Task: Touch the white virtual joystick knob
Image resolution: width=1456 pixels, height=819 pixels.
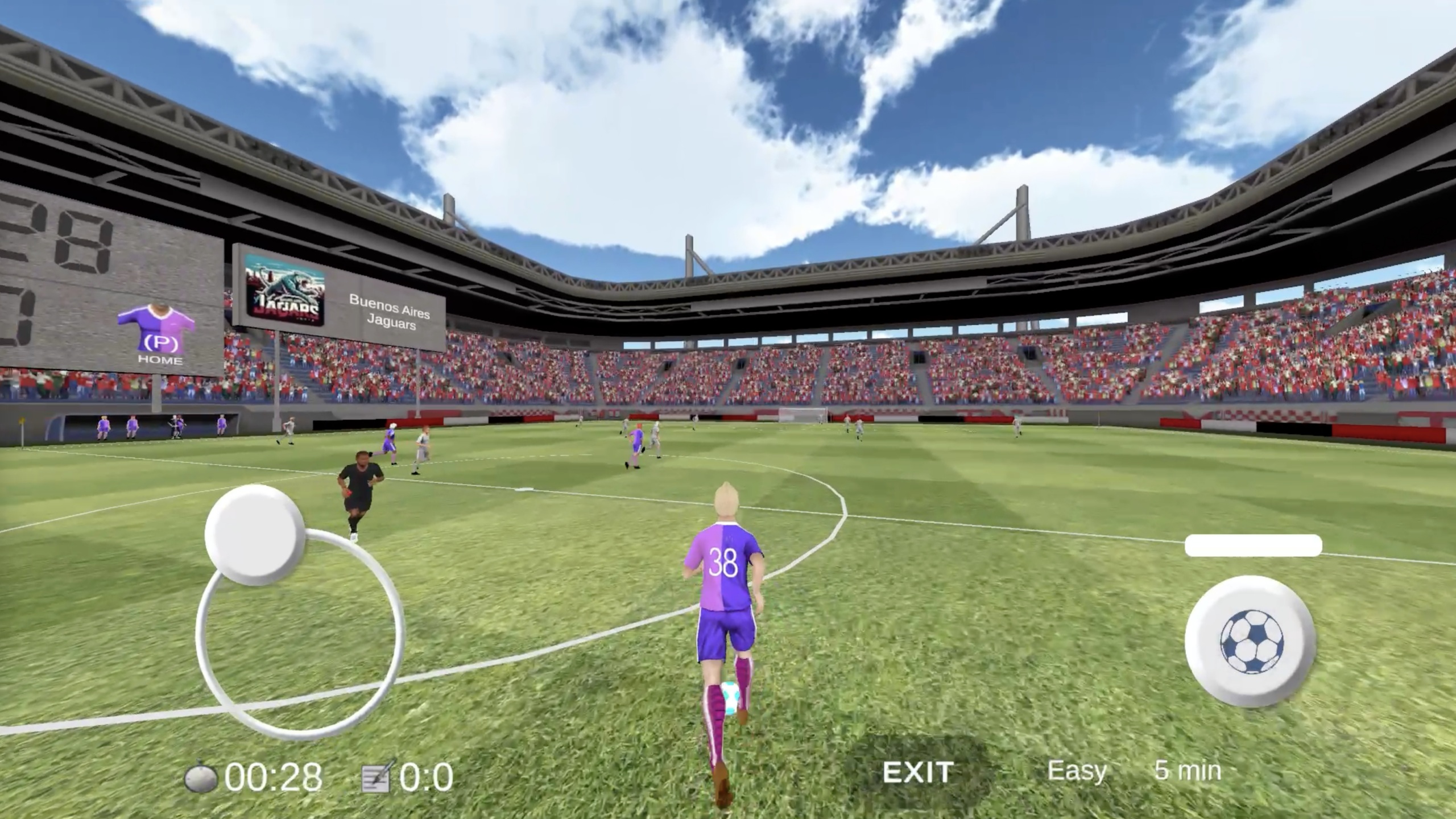Action: pos(254,535)
